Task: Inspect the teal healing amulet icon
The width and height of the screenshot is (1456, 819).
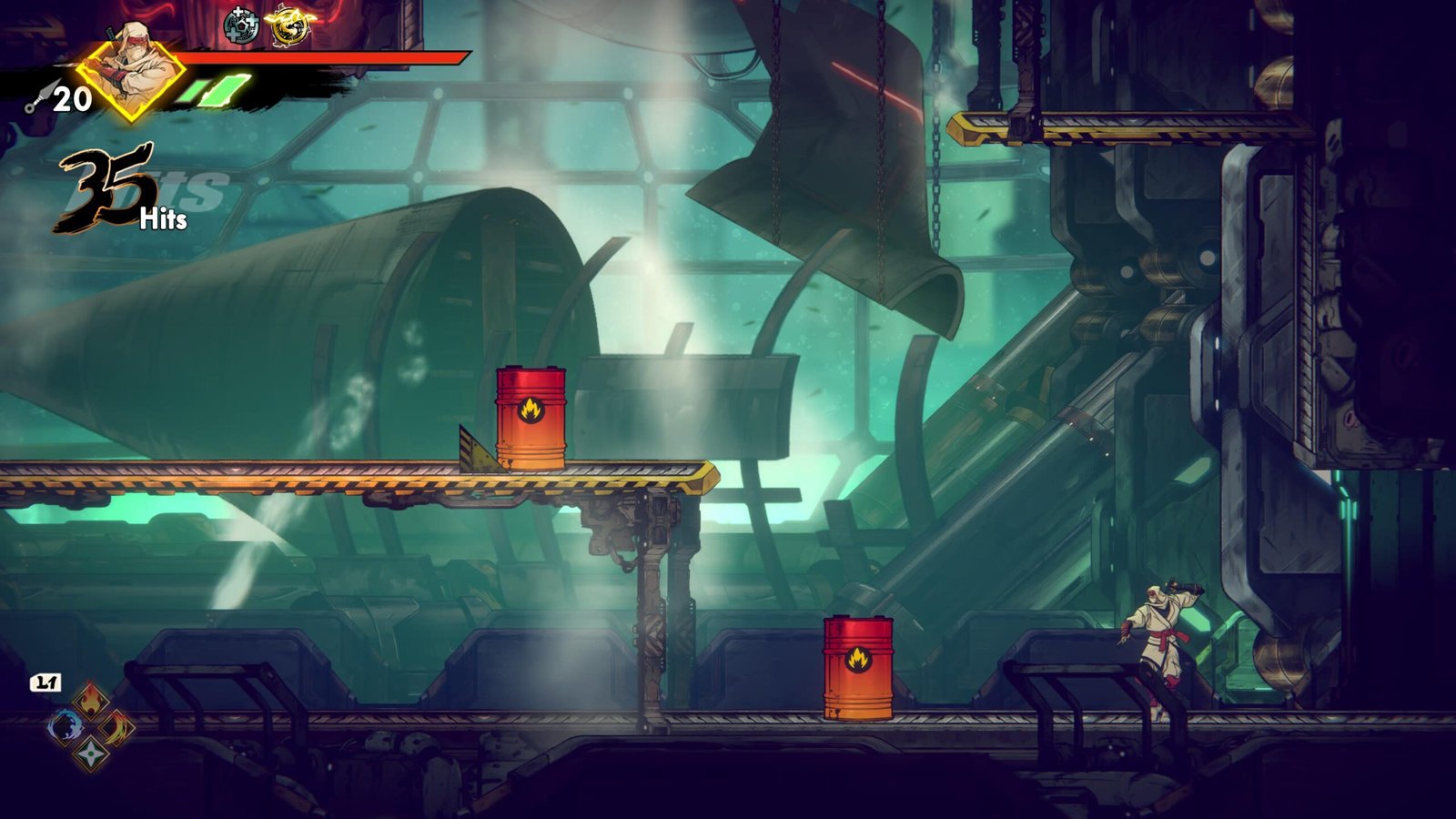Action: point(241,26)
